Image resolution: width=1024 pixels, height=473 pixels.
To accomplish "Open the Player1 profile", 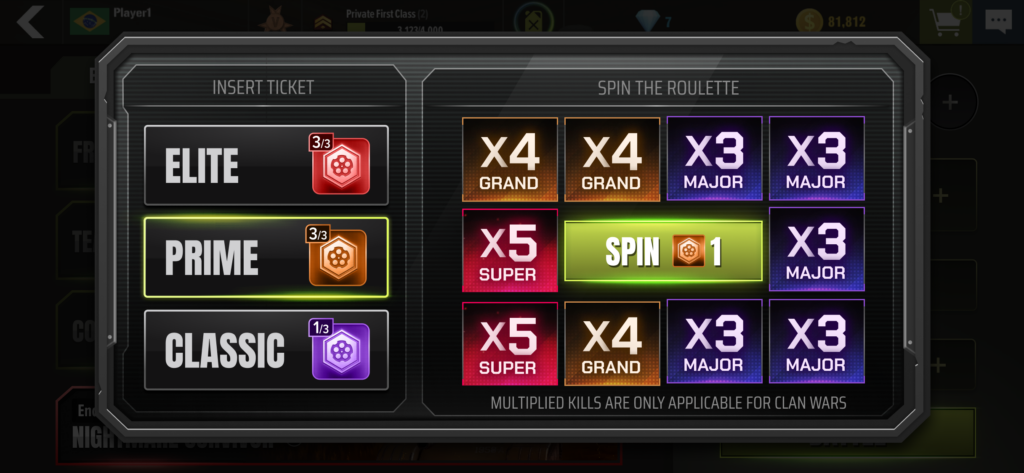I will tap(128, 16).
